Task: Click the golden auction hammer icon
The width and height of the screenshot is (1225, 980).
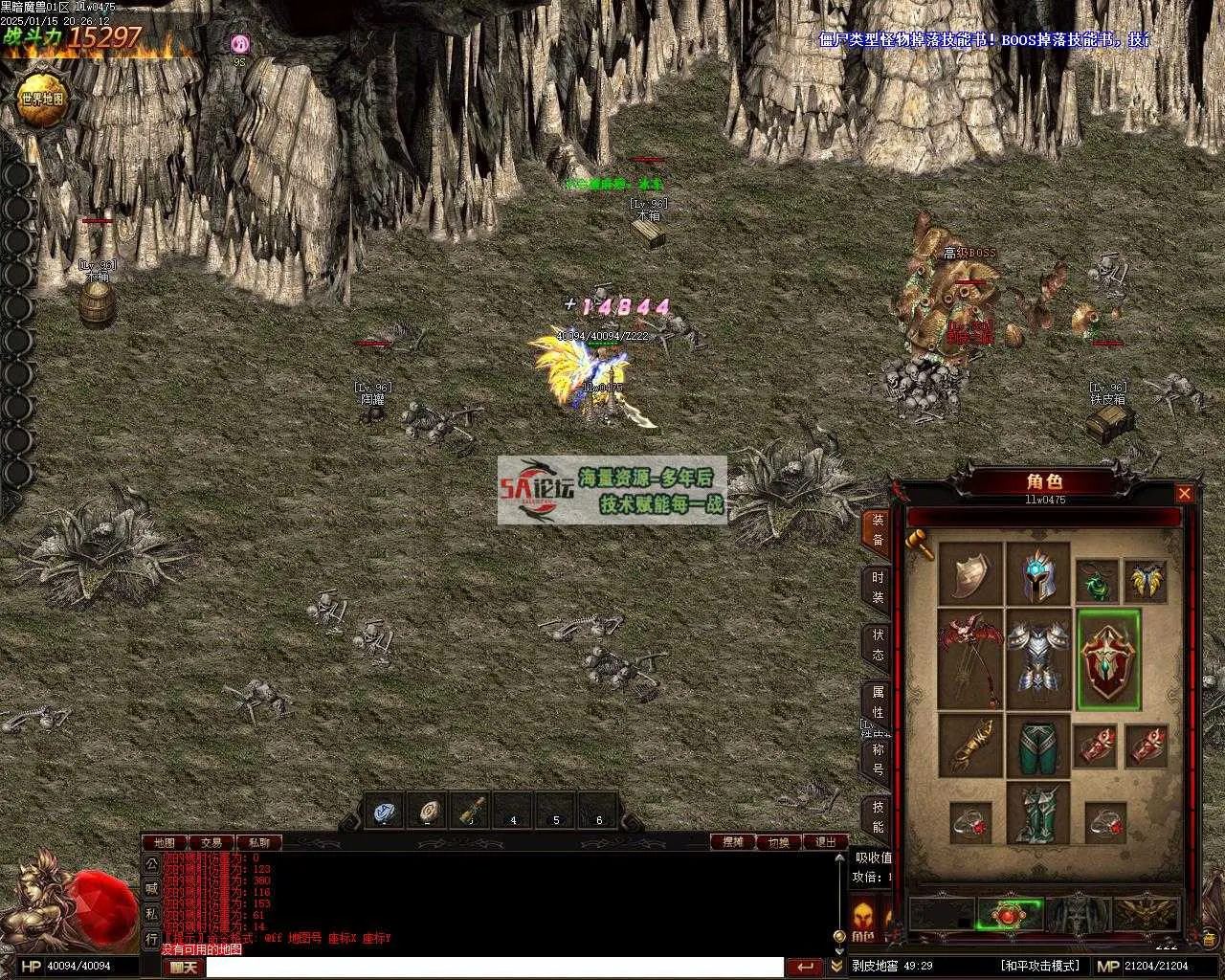Action: click(919, 545)
